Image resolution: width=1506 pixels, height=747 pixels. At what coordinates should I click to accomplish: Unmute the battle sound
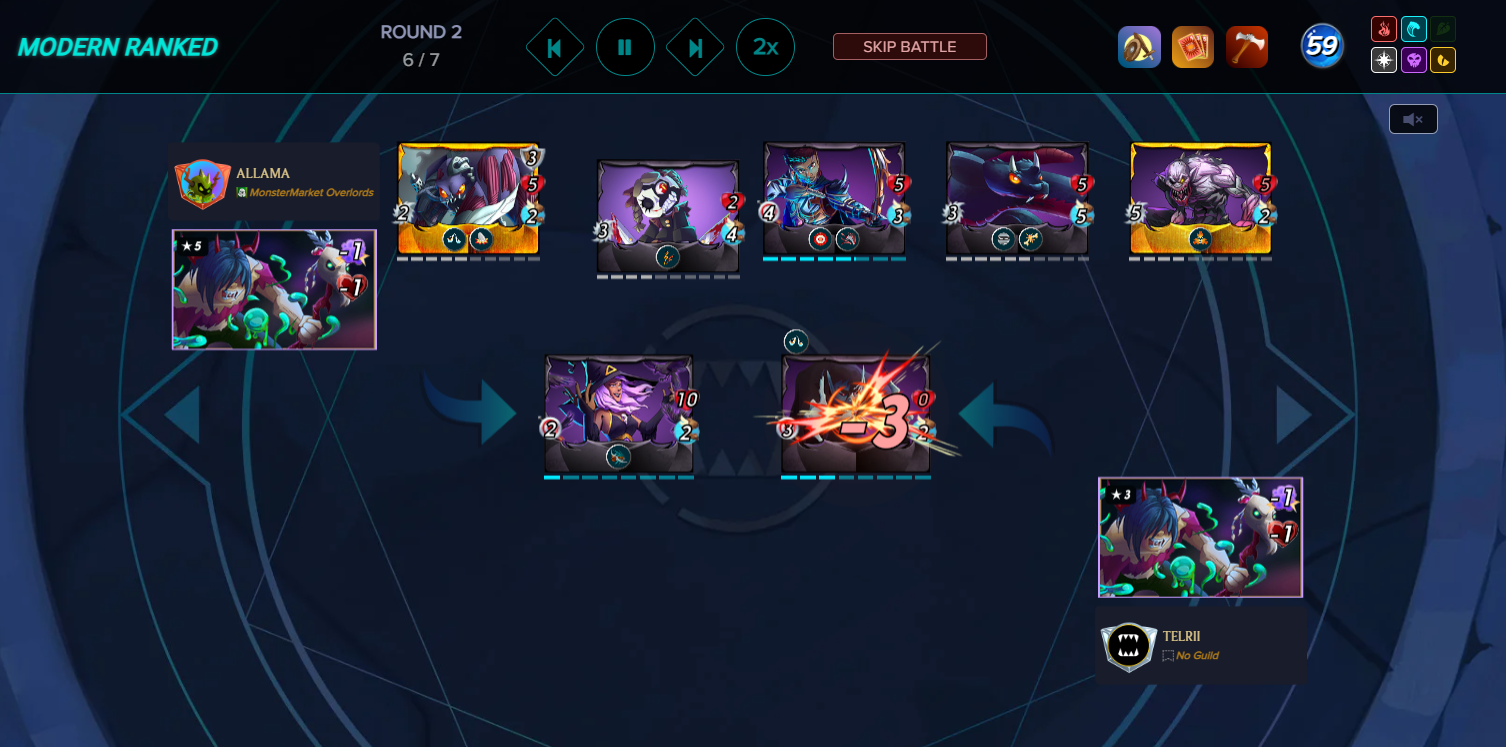click(x=1413, y=118)
